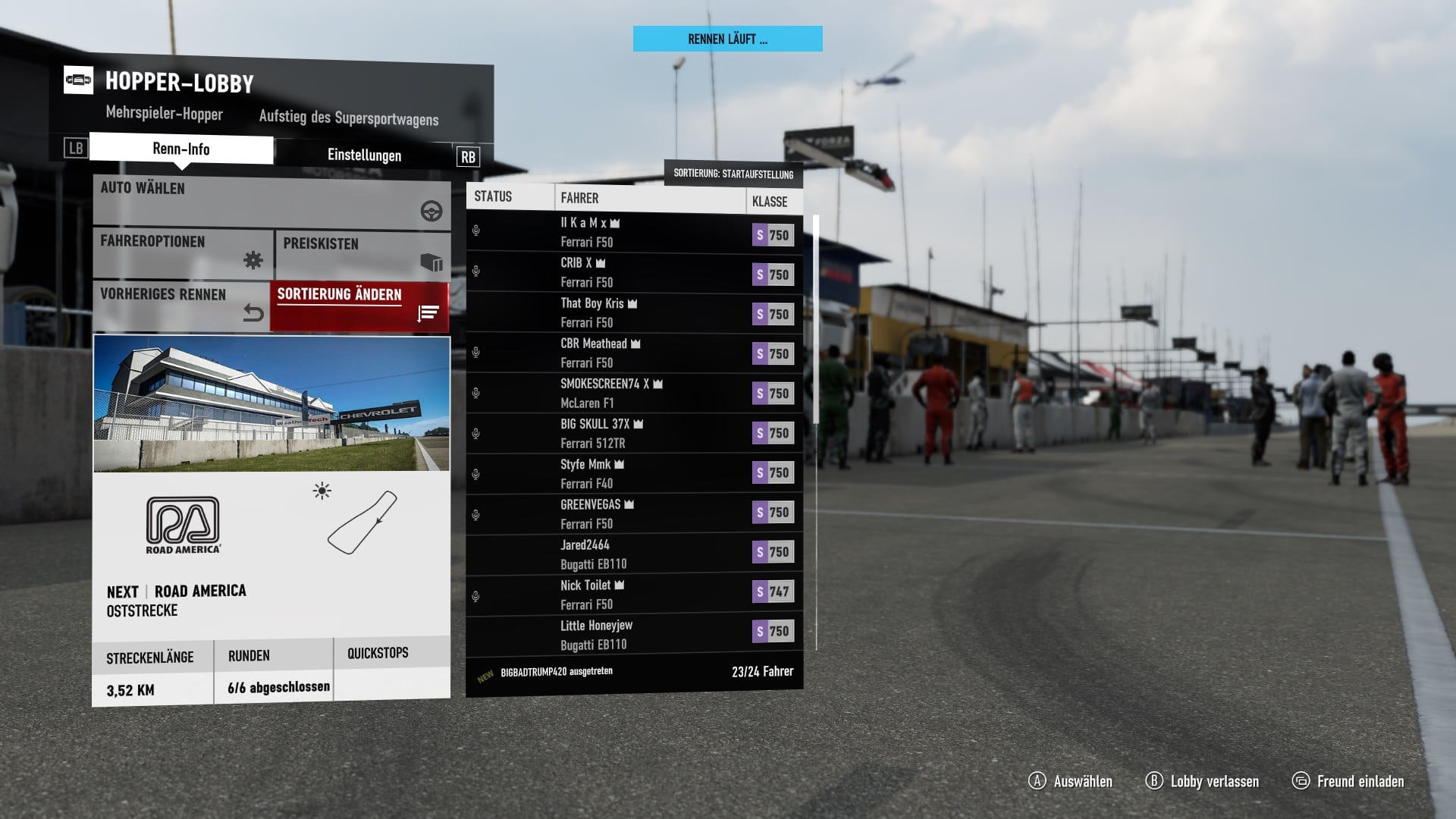Switch to the Einstellungen tab
Viewport: 1456px width, 819px height.
coord(364,155)
